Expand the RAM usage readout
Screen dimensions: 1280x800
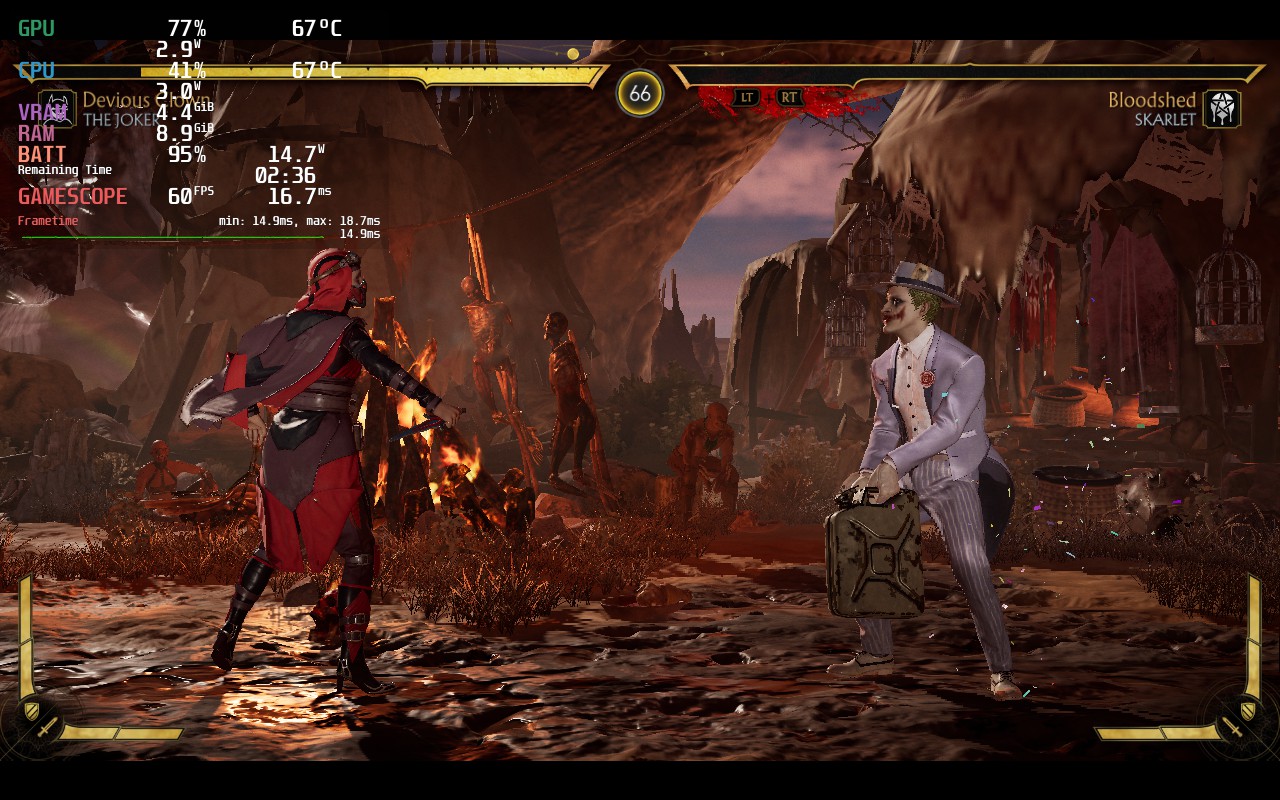tap(33, 133)
